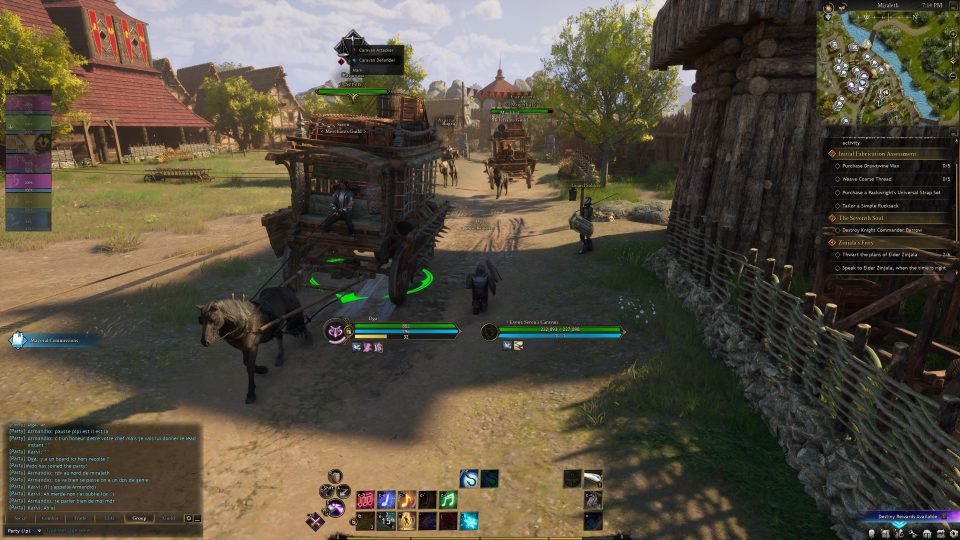960x540 pixels.
Task: Use the white feather item slot
Action: tap(593, 478)
